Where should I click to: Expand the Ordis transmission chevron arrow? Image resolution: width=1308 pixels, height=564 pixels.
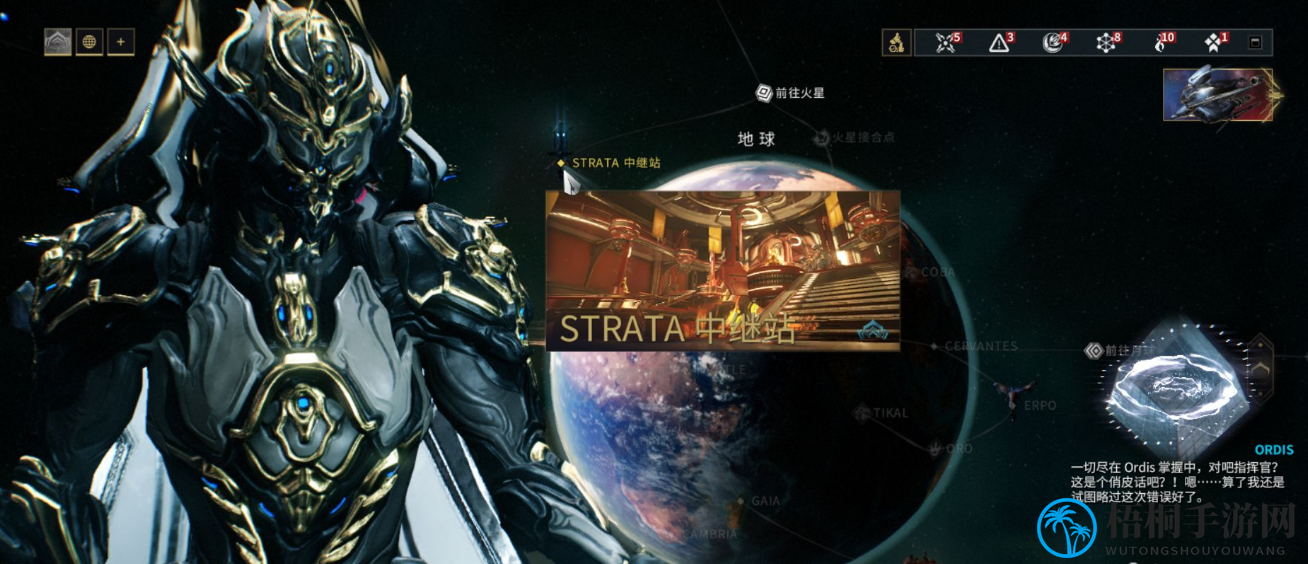tap(1262, 368)
